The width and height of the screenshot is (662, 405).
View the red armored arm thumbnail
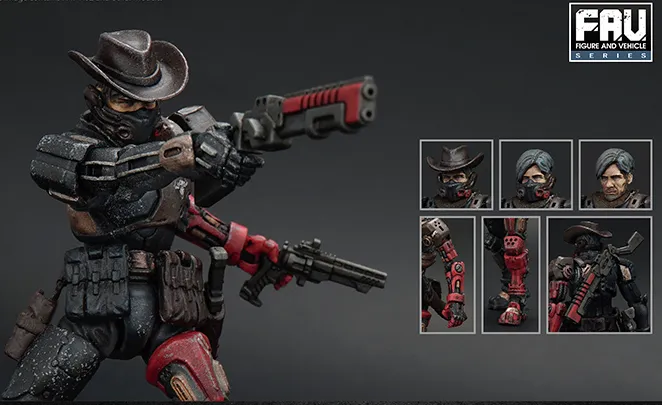(x=447, y=274)
